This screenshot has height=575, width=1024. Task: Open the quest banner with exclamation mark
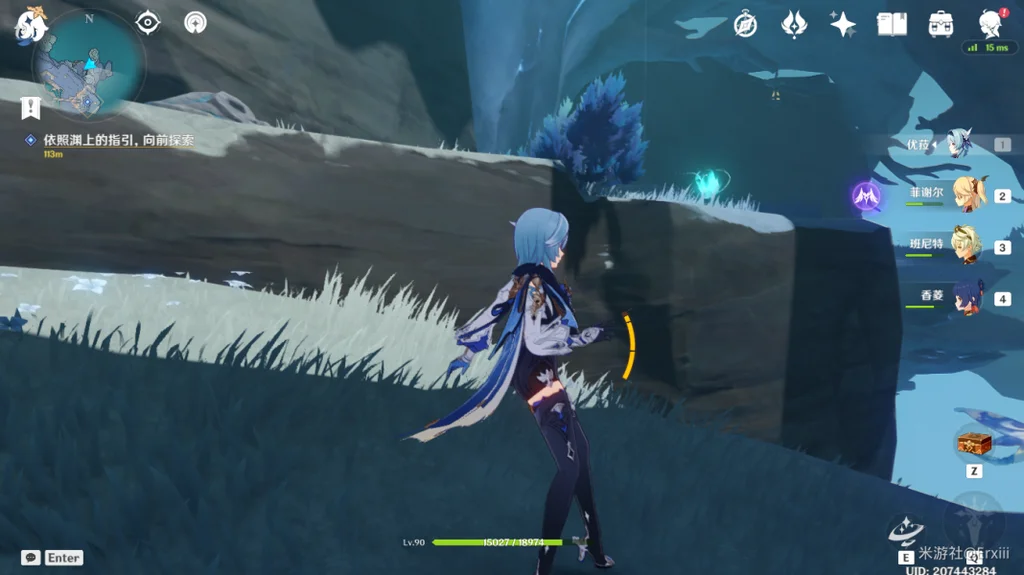pos(31,107)
